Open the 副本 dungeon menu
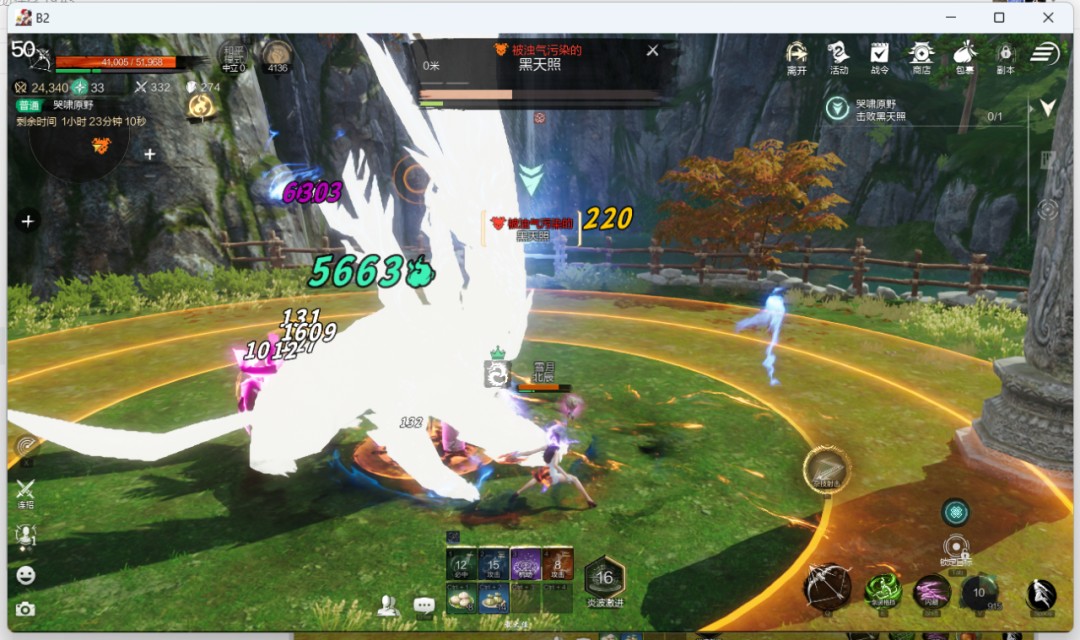 (1005, 56)
